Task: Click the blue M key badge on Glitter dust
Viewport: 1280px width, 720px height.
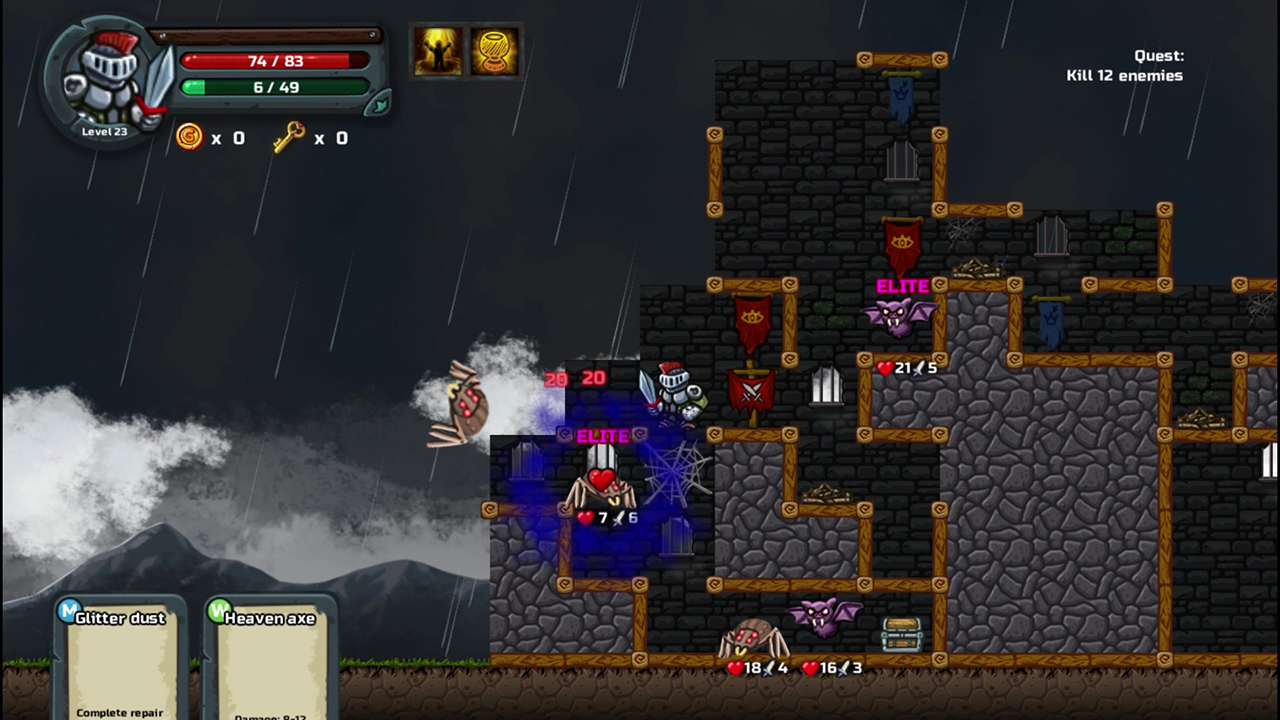Action: pos(68,612)
